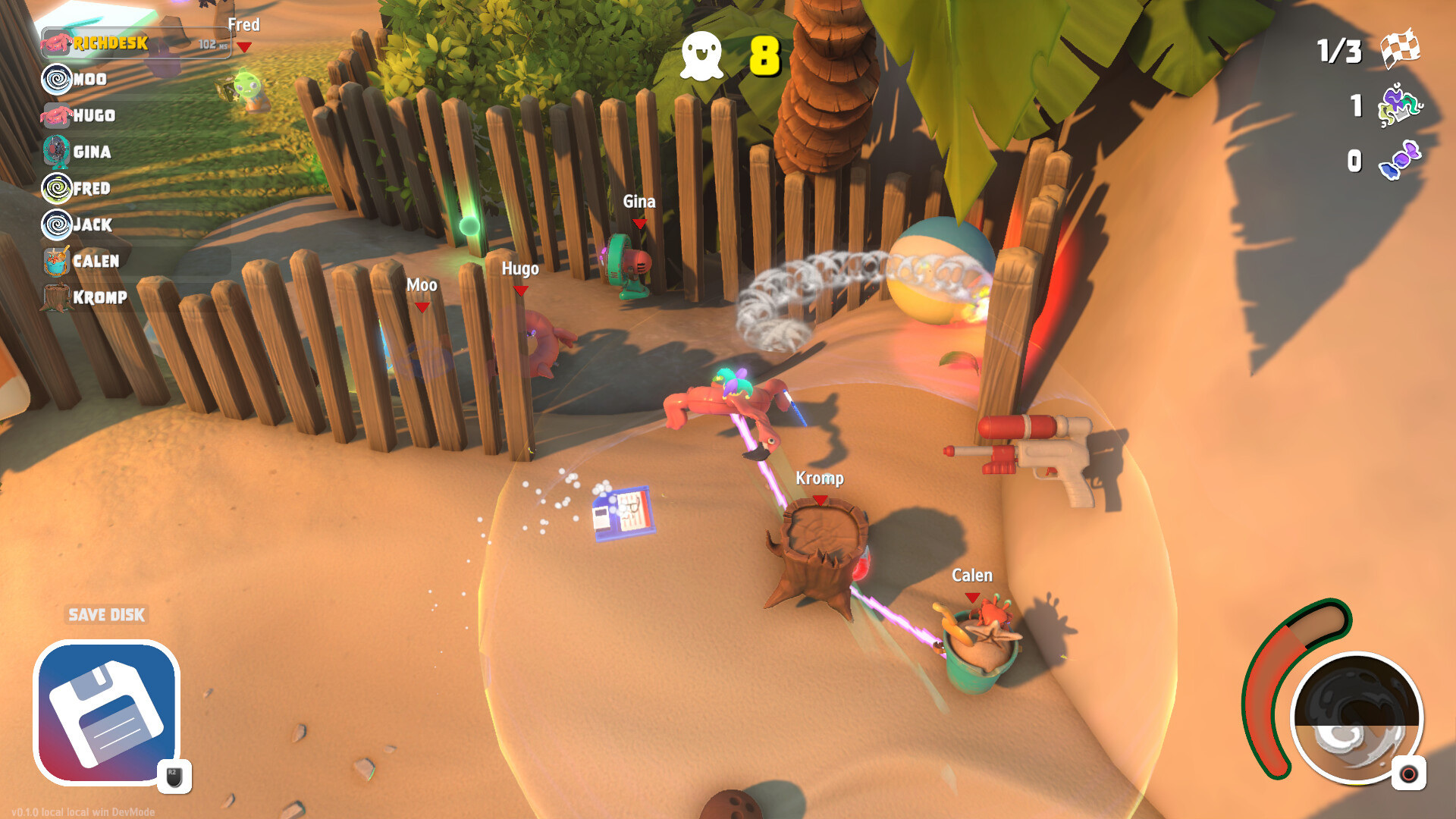The height and width of the screenshot is (819, 1456).
Task: Click Gina's entry in the player list
Action: pyautogui.click(x=92, y=152)
